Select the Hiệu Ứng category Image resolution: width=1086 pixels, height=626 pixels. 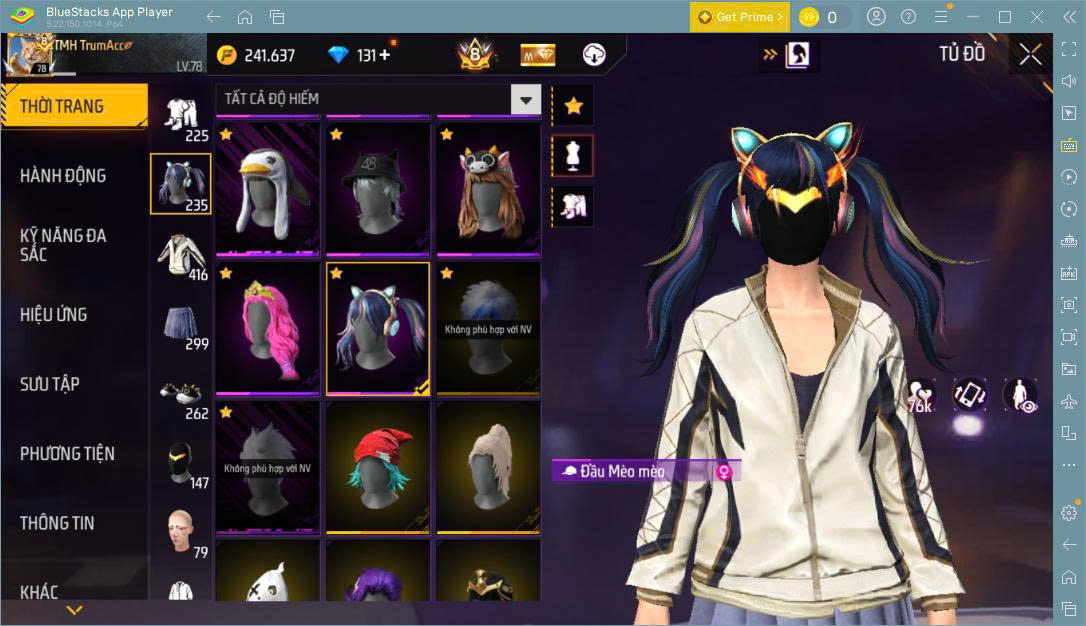tap(54, 315)
